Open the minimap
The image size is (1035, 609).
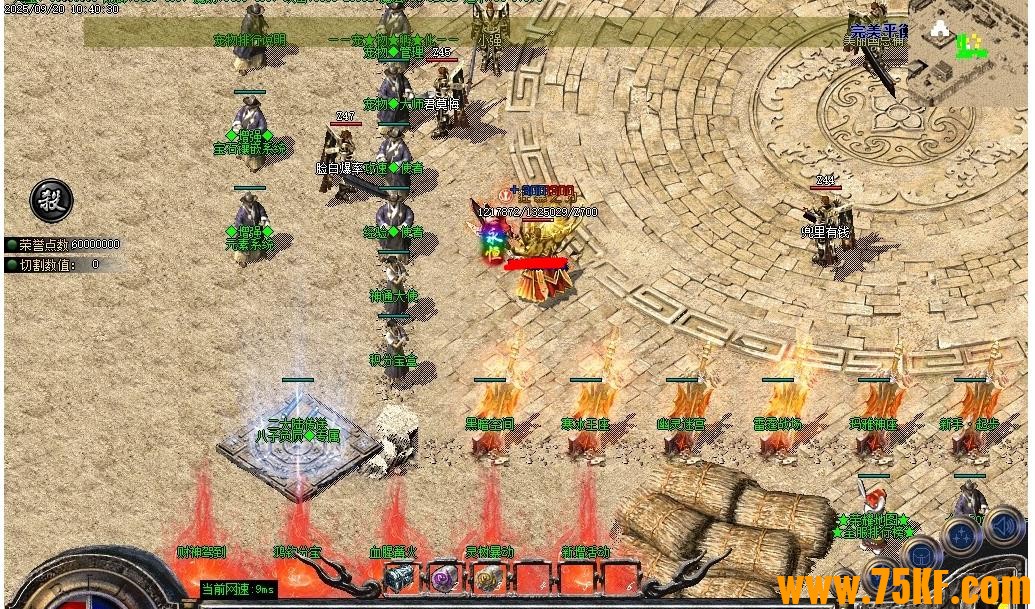pos(967,57)
